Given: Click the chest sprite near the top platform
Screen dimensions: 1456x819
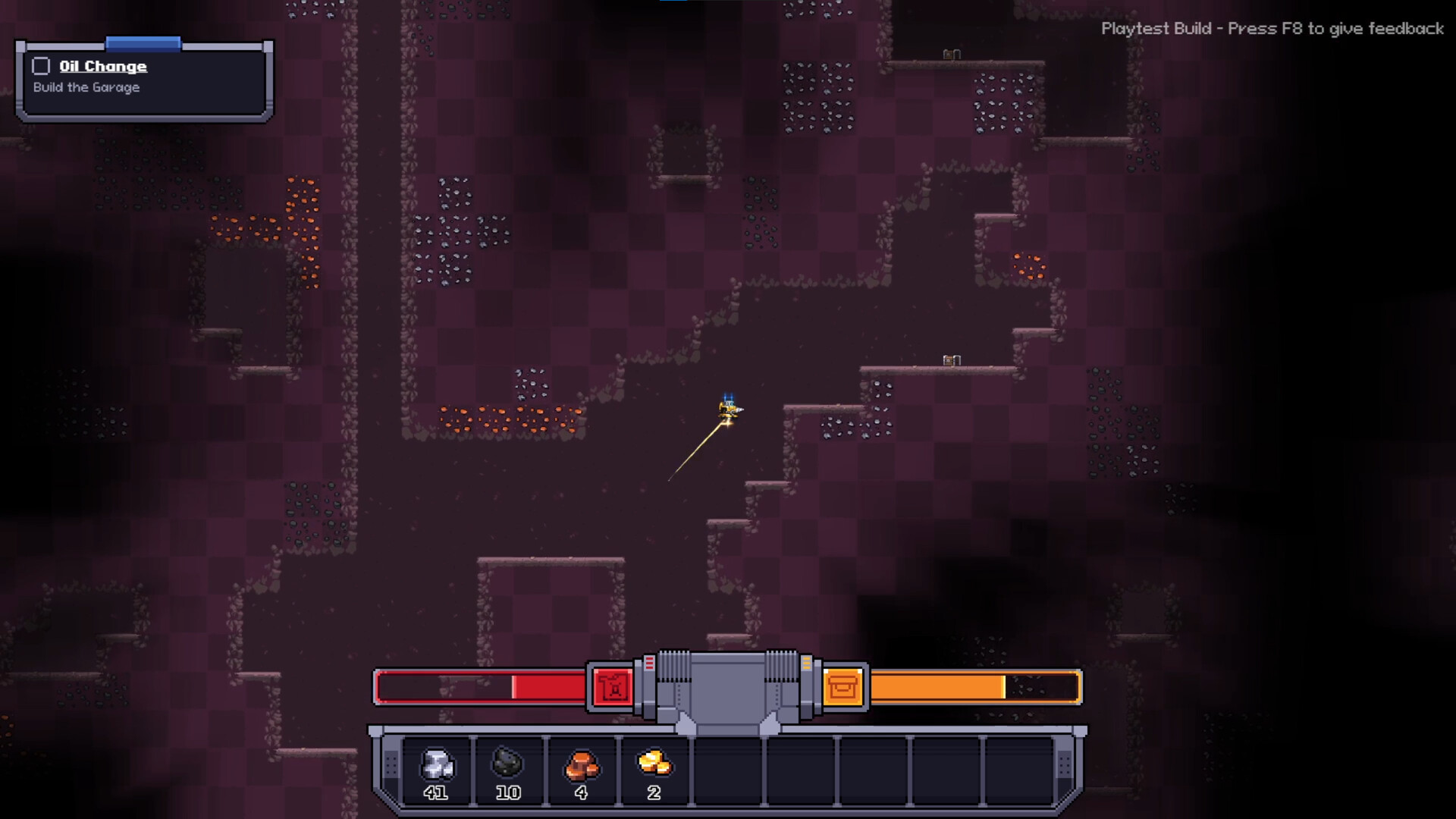Looking at the screenshot, I should click(950, 54).
